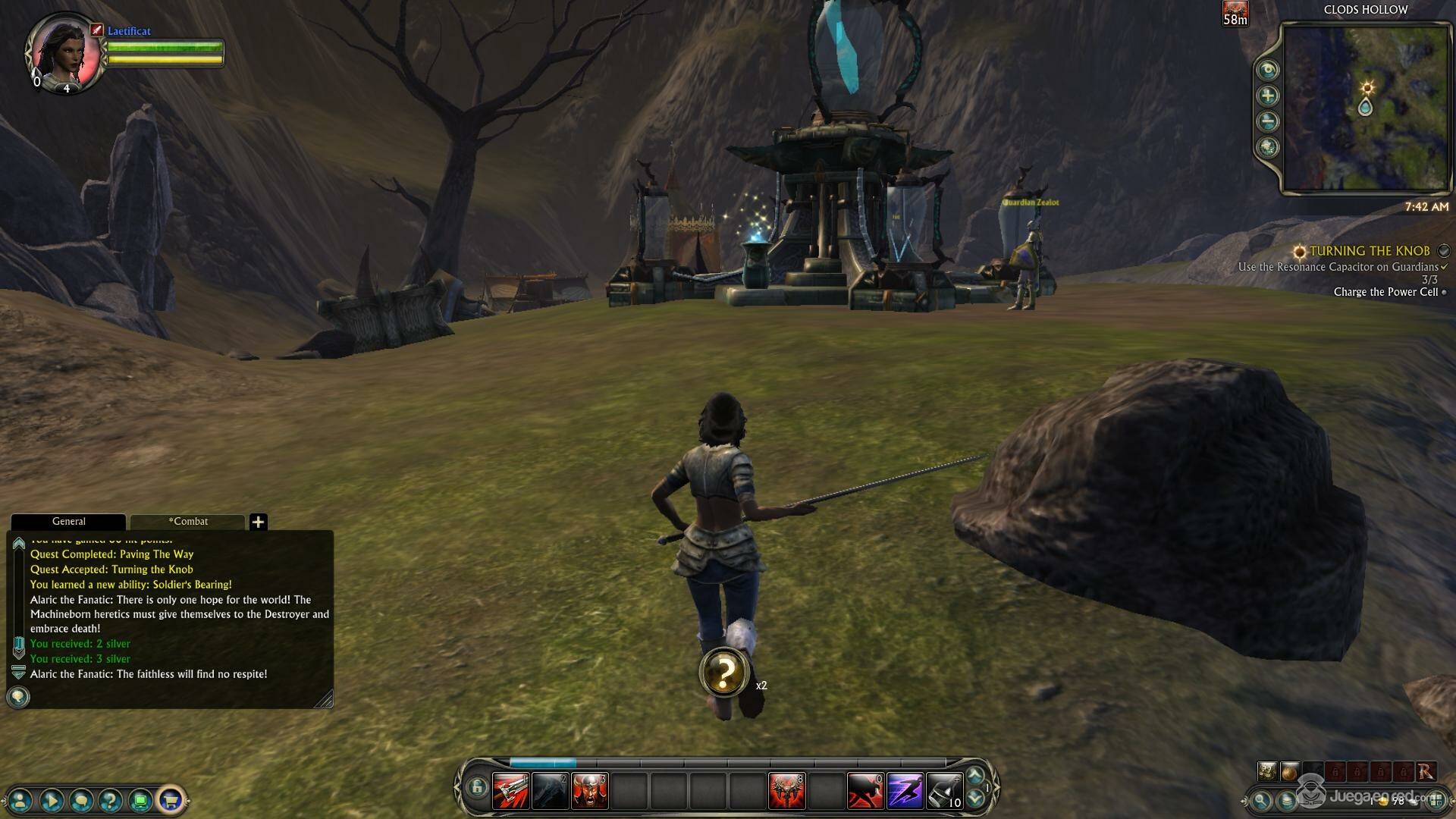The width and height of the screenshot is (1456, 819).
Task: Activate the spiked red emblem ability
Action: 786,791
